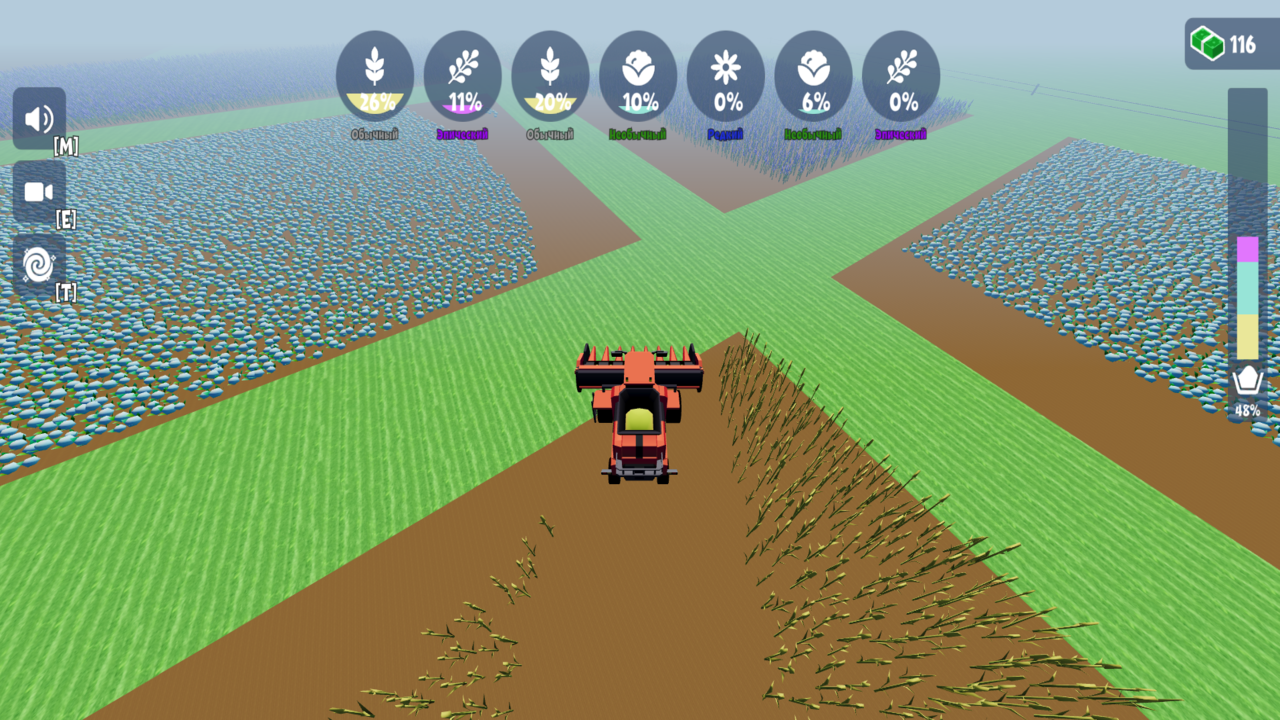Click the Редкий daisy flower crop icon
The width and height of the screenshot is (1280, 720).
point(727,75)
